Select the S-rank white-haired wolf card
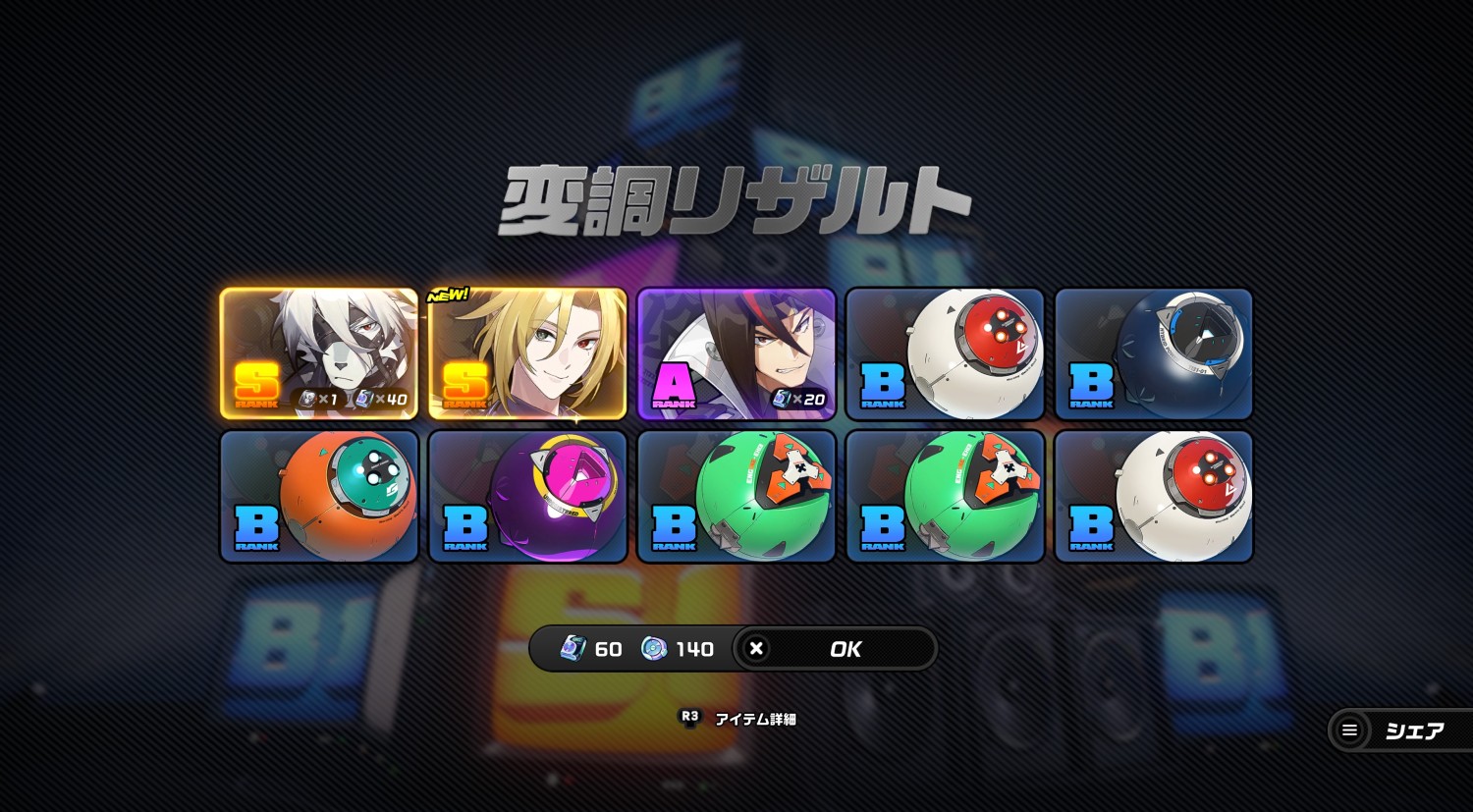The height and width of the screenshot is (812, 1473). tap(319, 353)
